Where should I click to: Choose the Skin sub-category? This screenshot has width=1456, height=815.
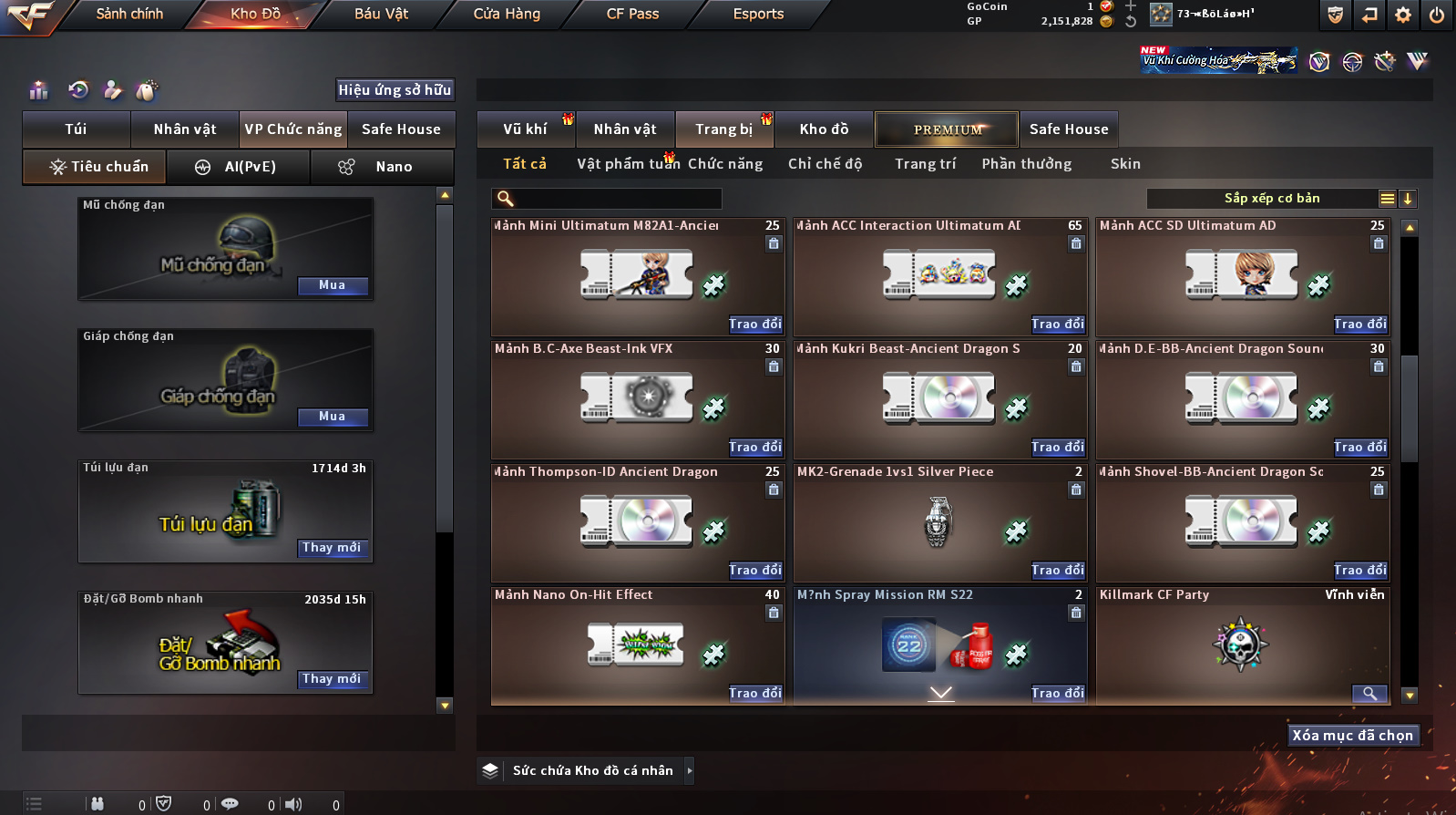pos(1125,164)
